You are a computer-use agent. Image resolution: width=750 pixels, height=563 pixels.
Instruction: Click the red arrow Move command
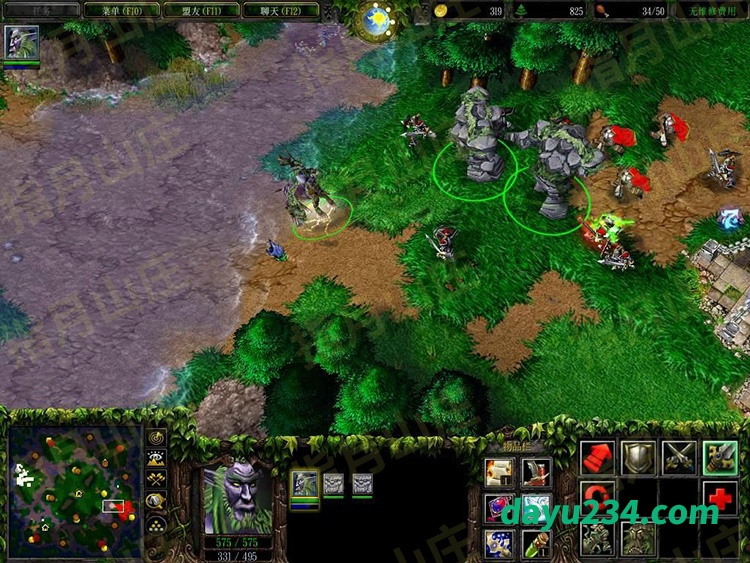click(x=597, y=457)
